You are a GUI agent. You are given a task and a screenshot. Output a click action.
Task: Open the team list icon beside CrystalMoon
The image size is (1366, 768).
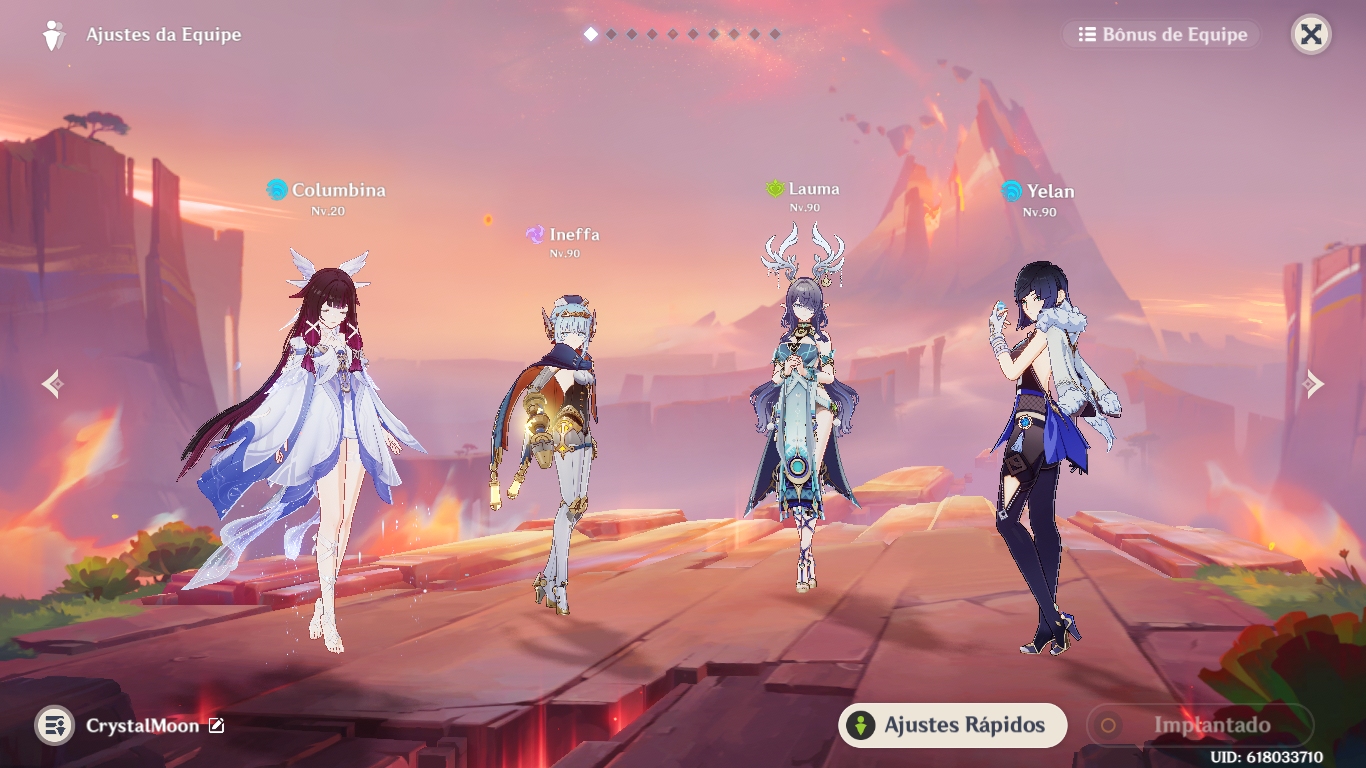[x=55, y=726]
